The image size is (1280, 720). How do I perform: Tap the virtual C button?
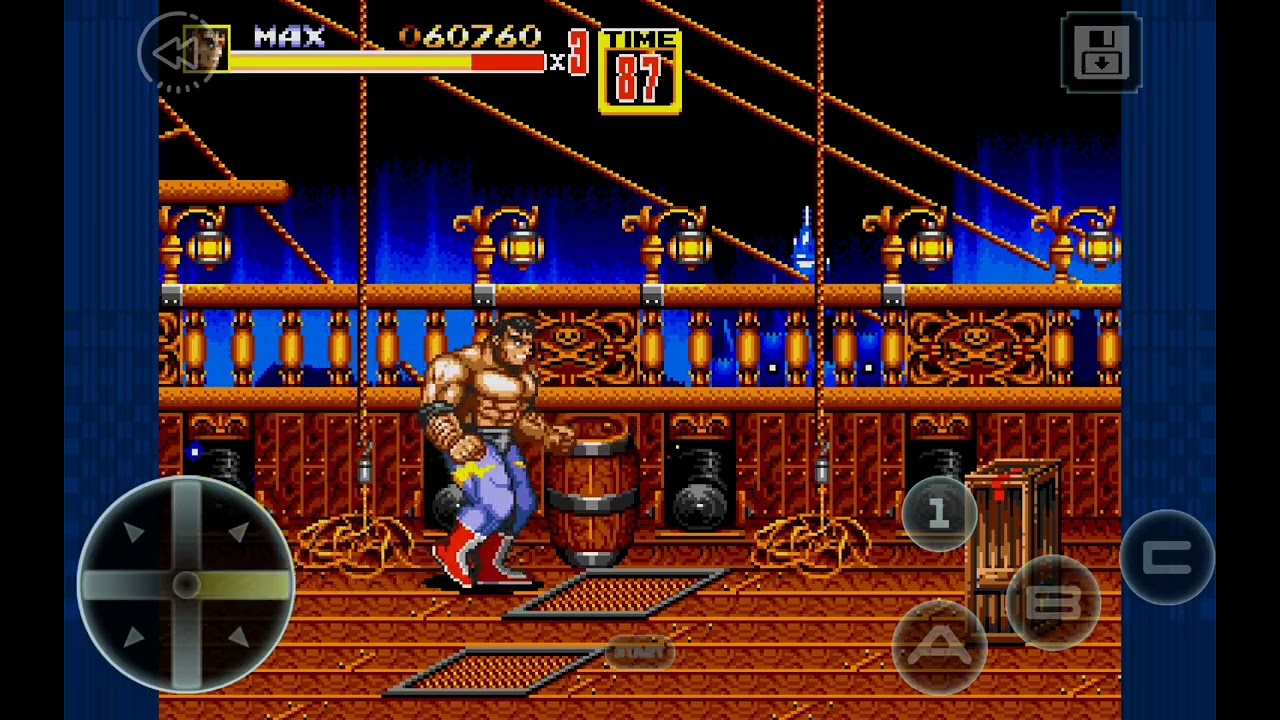click(x=1167, y=558)
